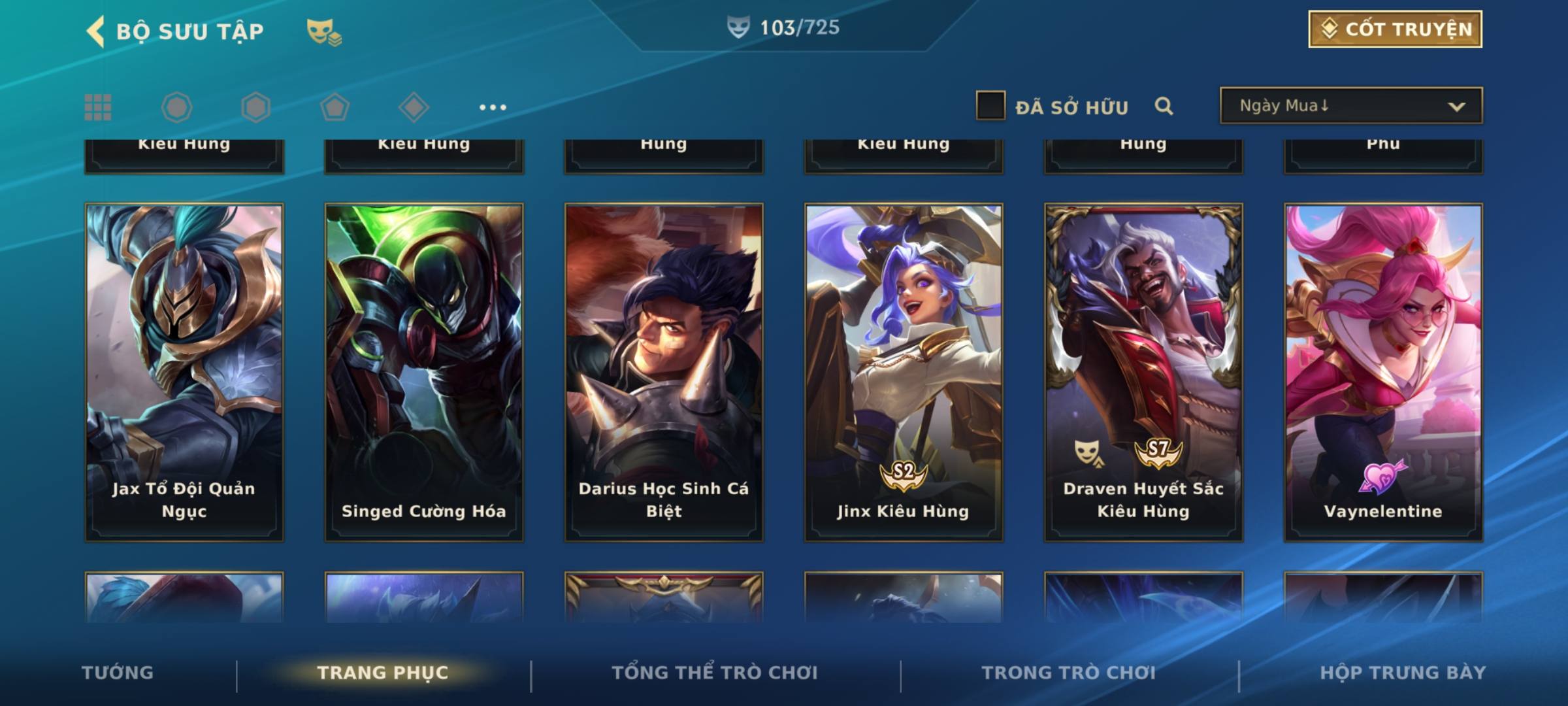Go back from Bộ Sưu Tập
This screenshot has height=706, width=1568.
(x=96, y=31)
